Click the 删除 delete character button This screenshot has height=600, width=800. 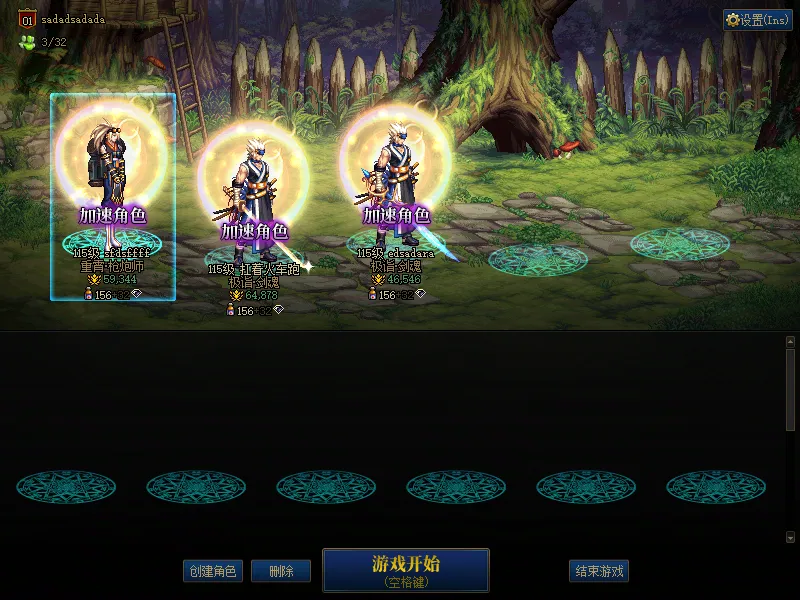pos(281,571)
